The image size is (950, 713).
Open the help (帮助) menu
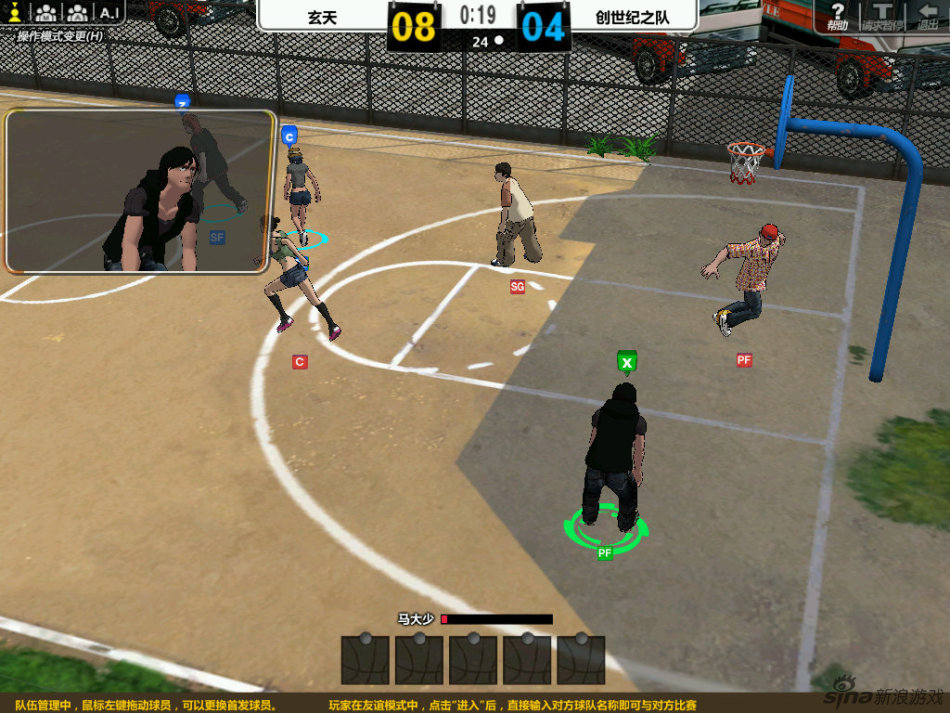point(838,15)
